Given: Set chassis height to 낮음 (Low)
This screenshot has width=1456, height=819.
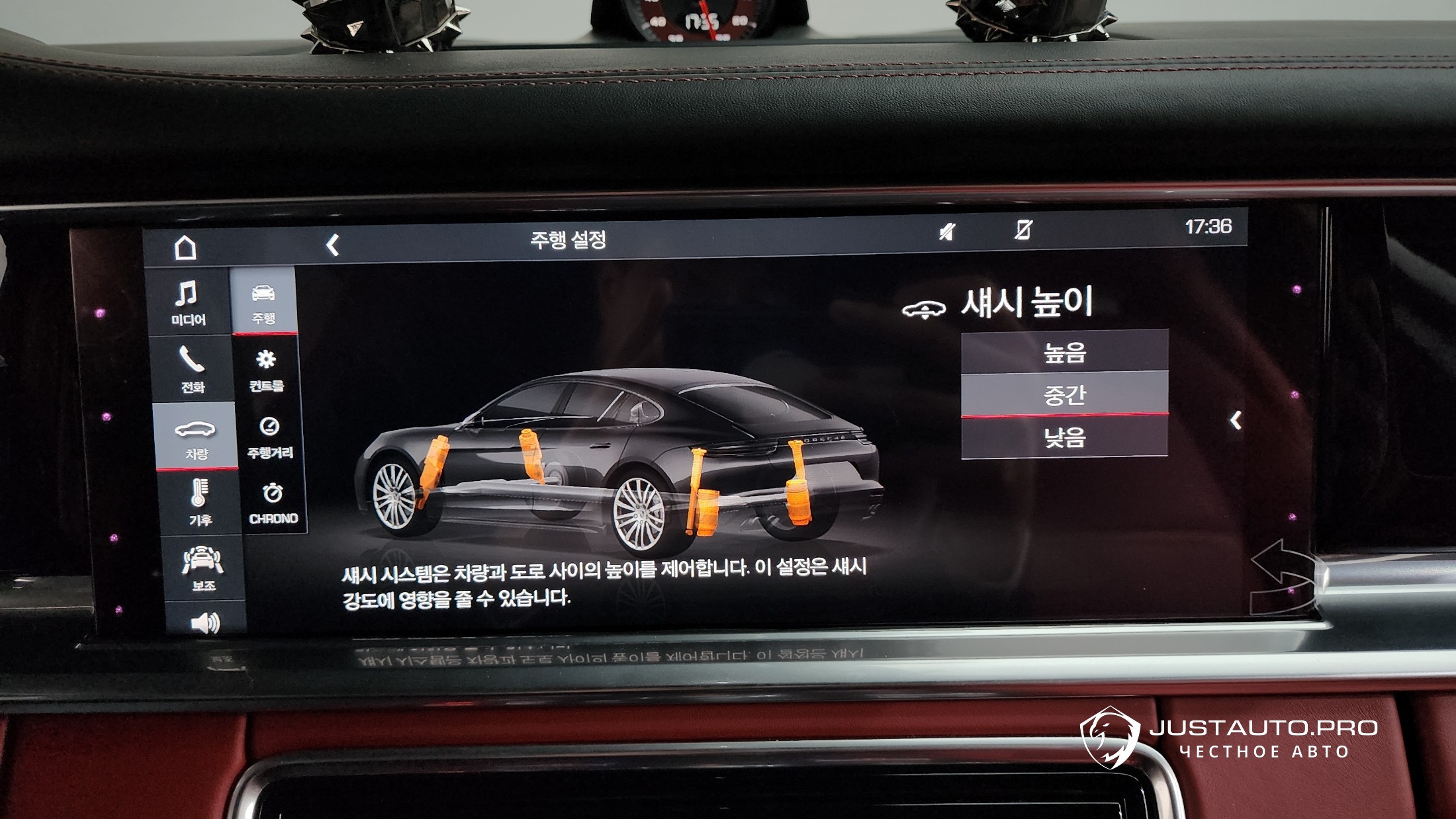Looking at the screenshot, I should click(1064, 437).
